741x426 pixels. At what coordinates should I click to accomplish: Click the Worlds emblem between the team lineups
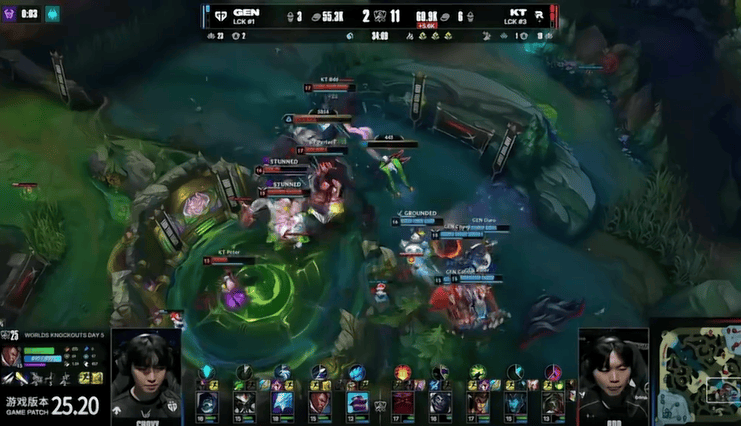point(381,405)
